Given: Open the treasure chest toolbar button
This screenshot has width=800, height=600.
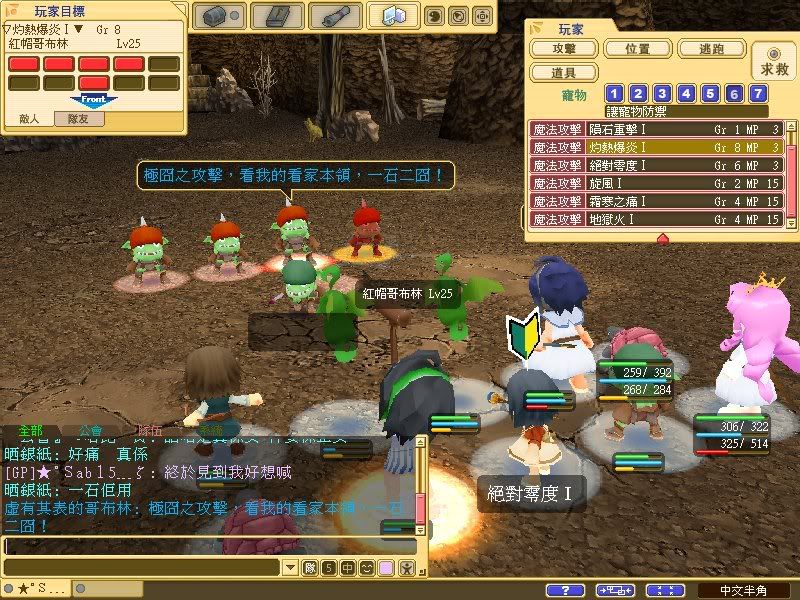Looking at the screenshot, I should click(x=218, y=16).
